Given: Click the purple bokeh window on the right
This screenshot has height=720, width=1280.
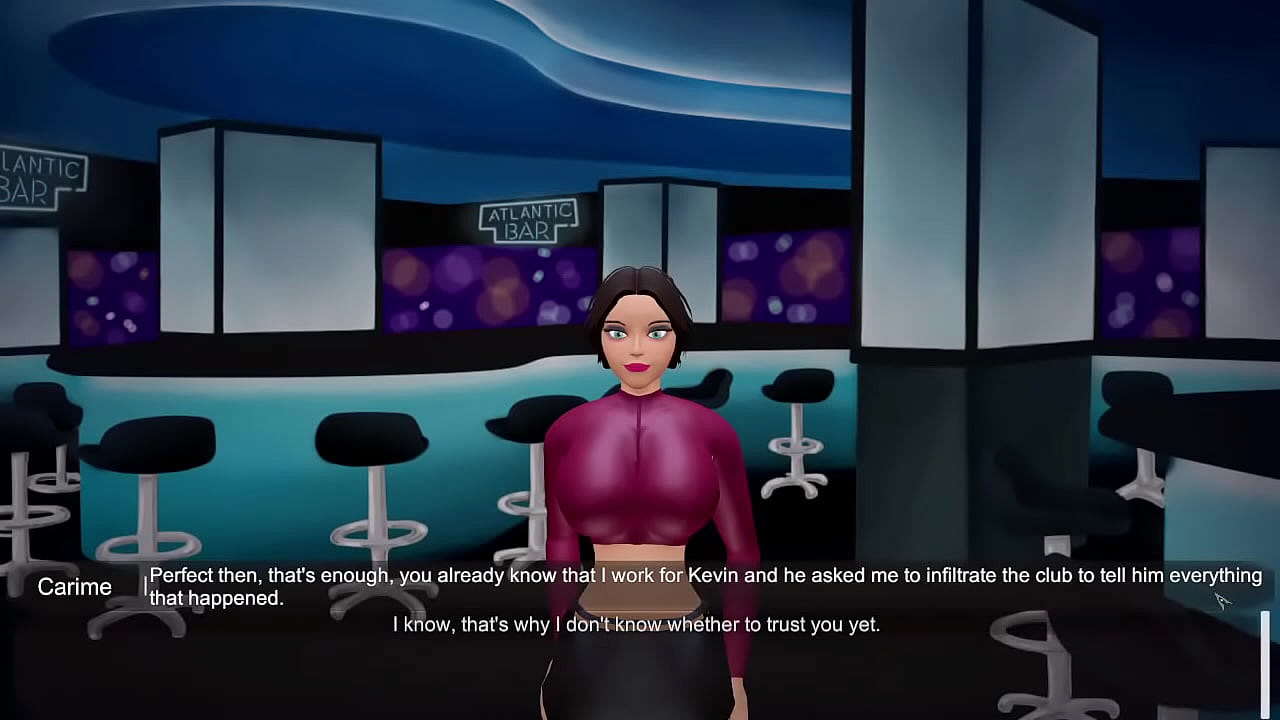Looking at the screenshot, I should [x=1150, y=280].
